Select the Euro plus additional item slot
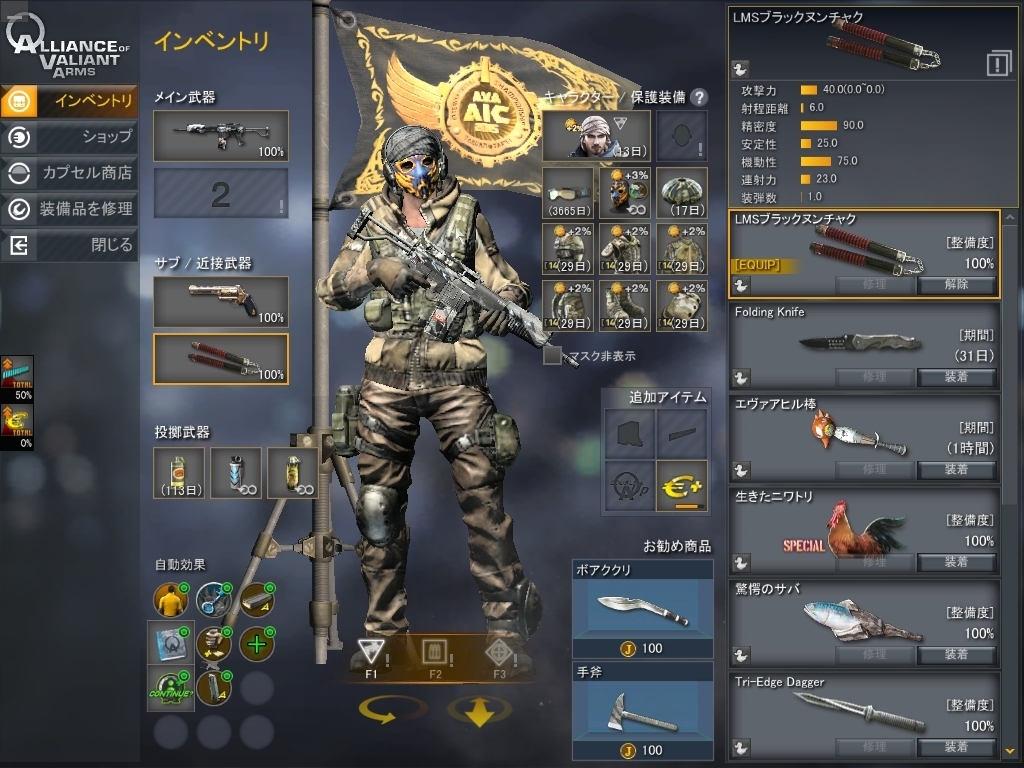 682,485
